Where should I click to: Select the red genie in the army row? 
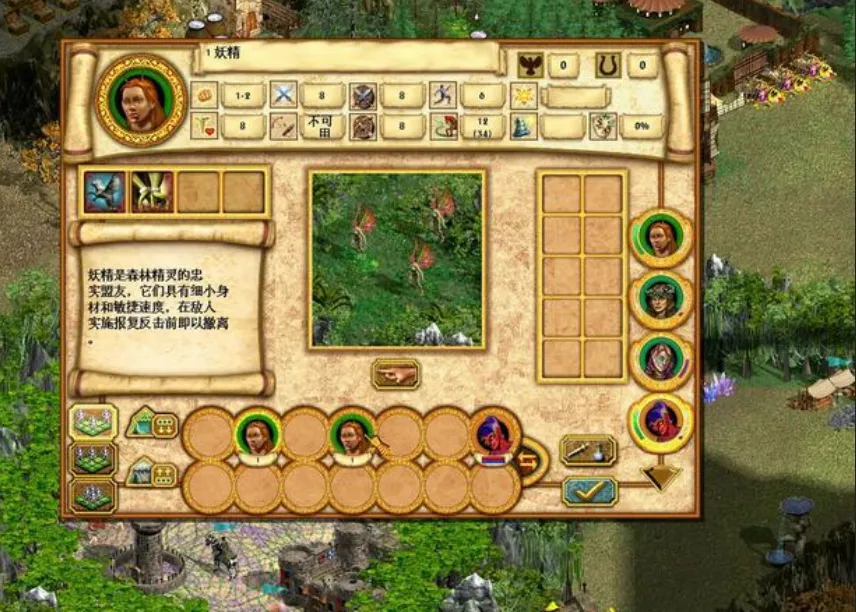(x=494, y=433)
